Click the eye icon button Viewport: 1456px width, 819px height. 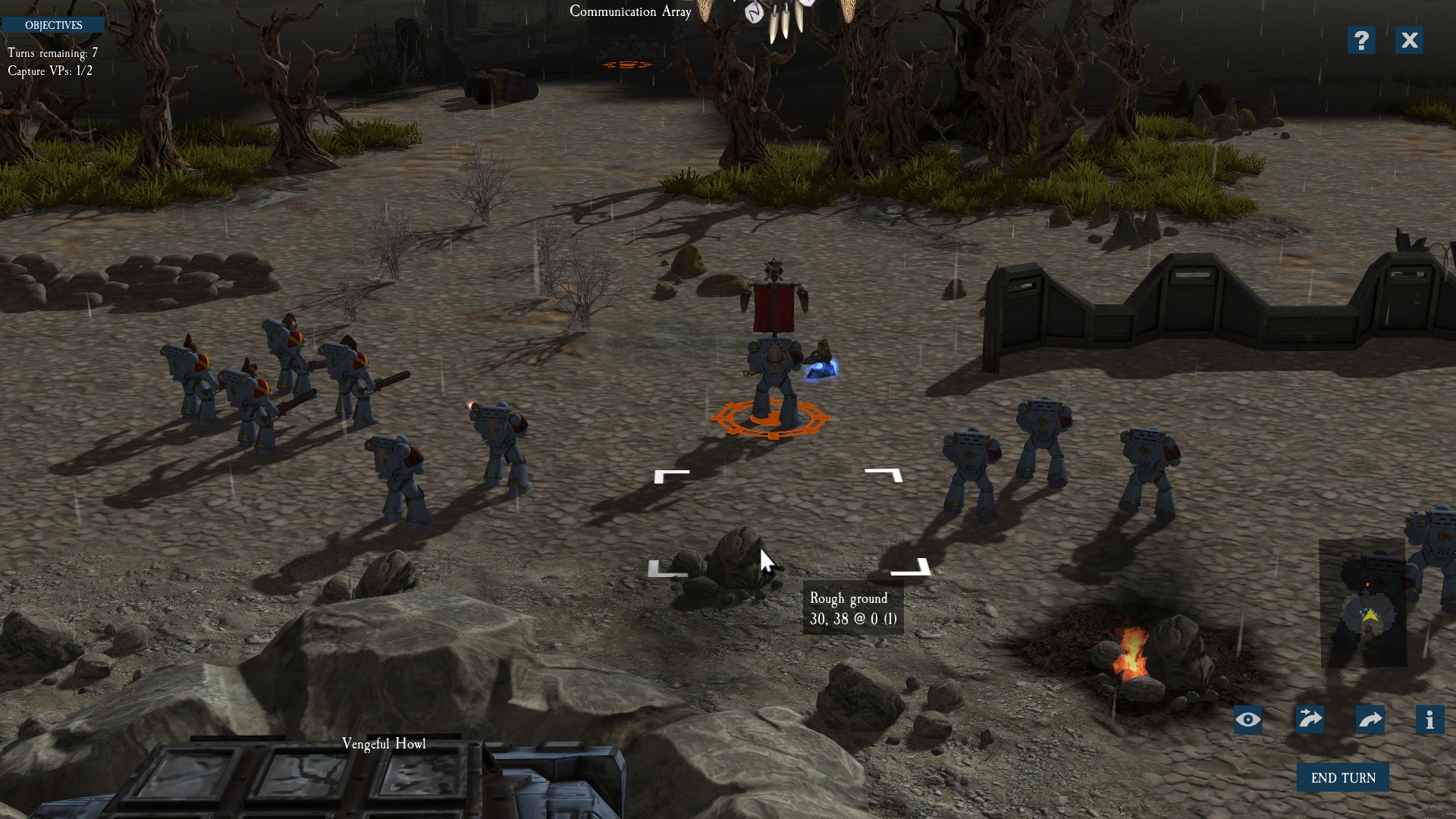pyautogui.click(x=1248, y=720)
